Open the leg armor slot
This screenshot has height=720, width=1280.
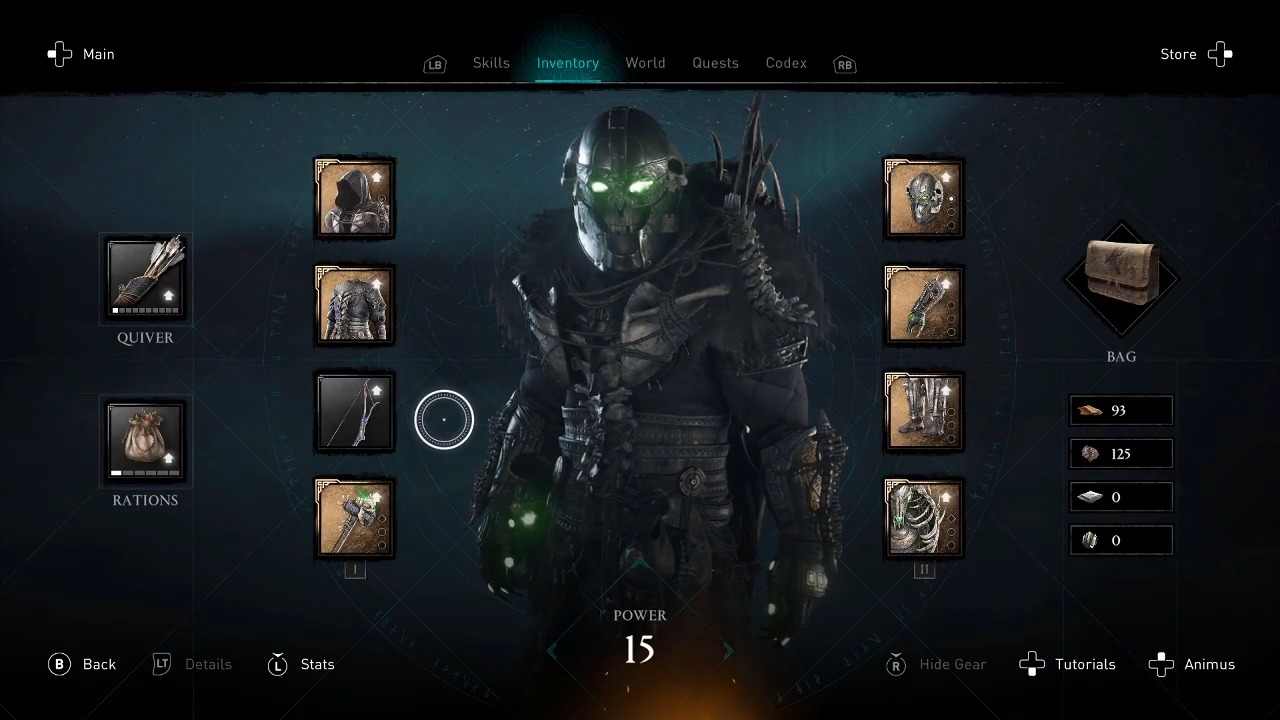pyautogui.click(x=924, y=412)
